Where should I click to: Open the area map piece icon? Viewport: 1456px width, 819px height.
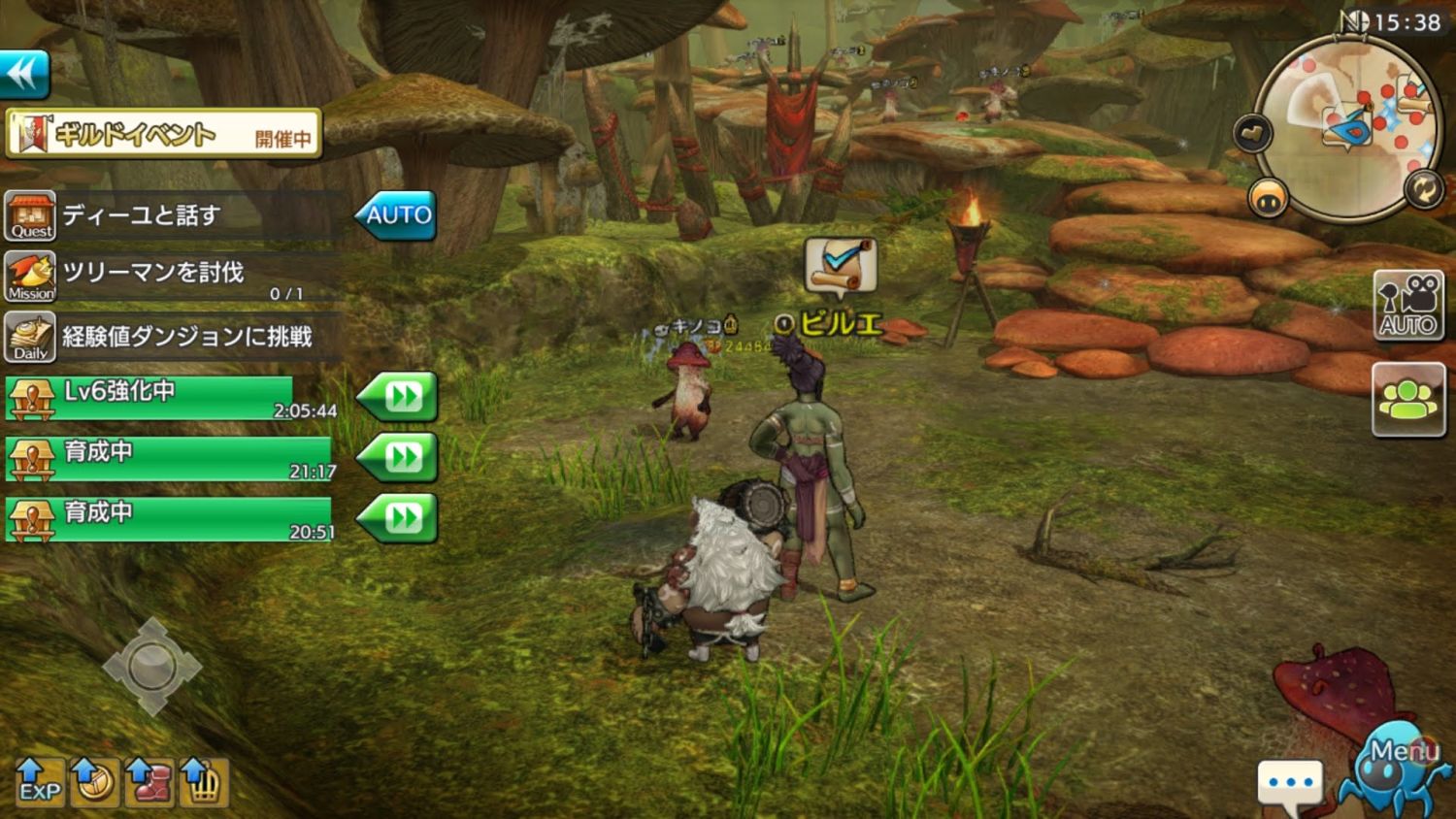pos(1253,133)
